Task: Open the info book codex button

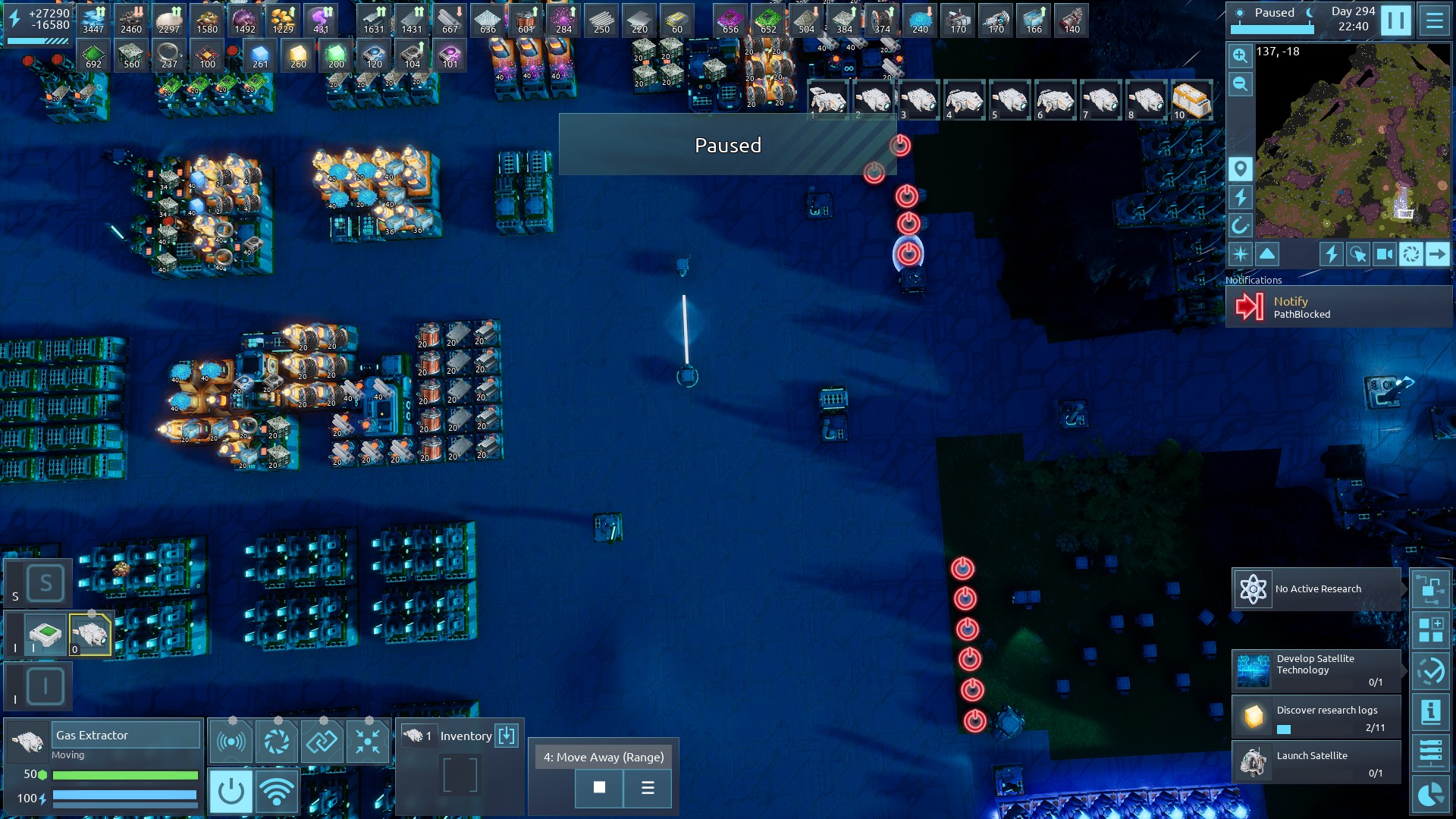Action: 1430,712
